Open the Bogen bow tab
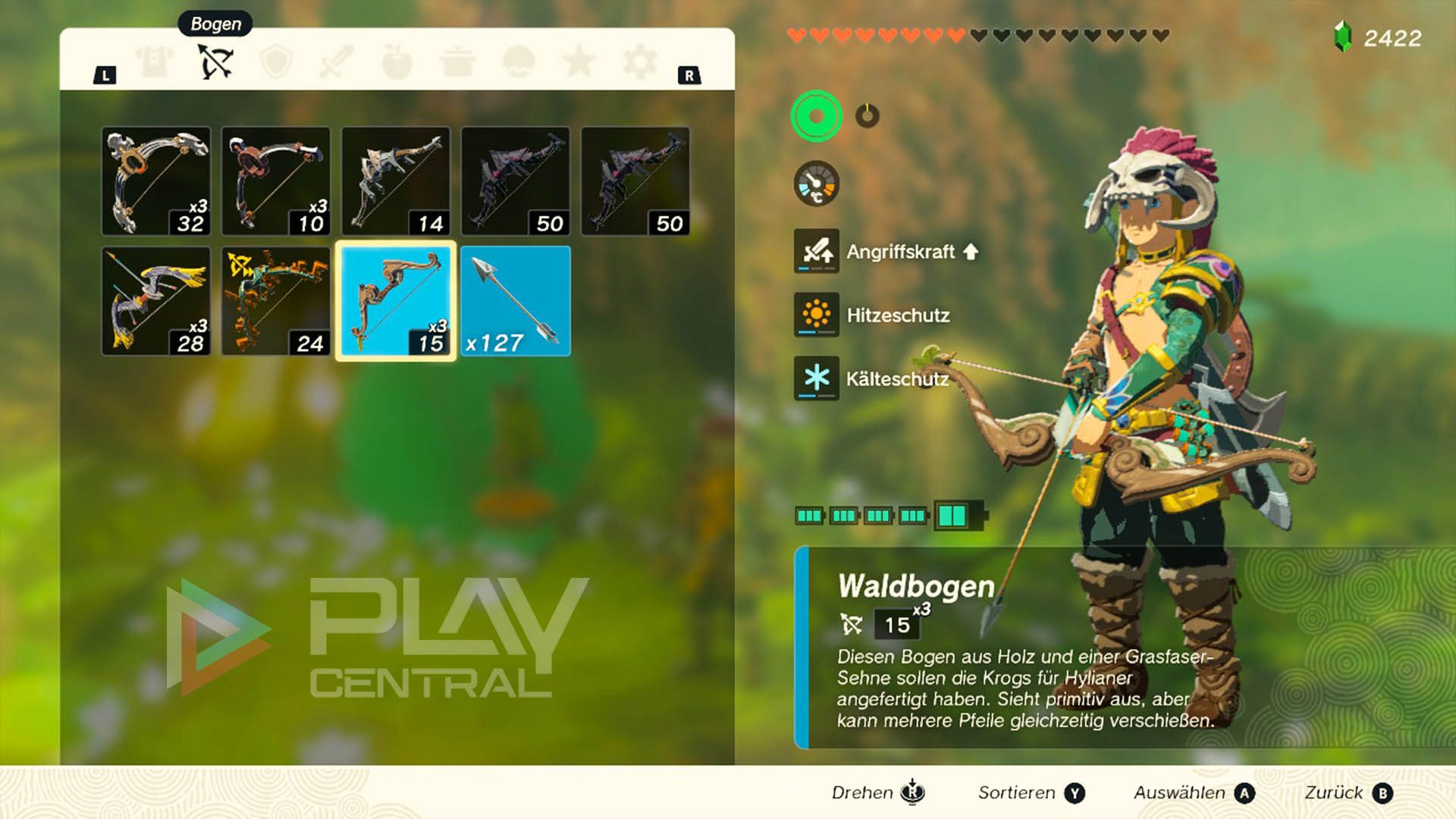Viewport: 1456px width, 819px height. [x=215, y=61]
